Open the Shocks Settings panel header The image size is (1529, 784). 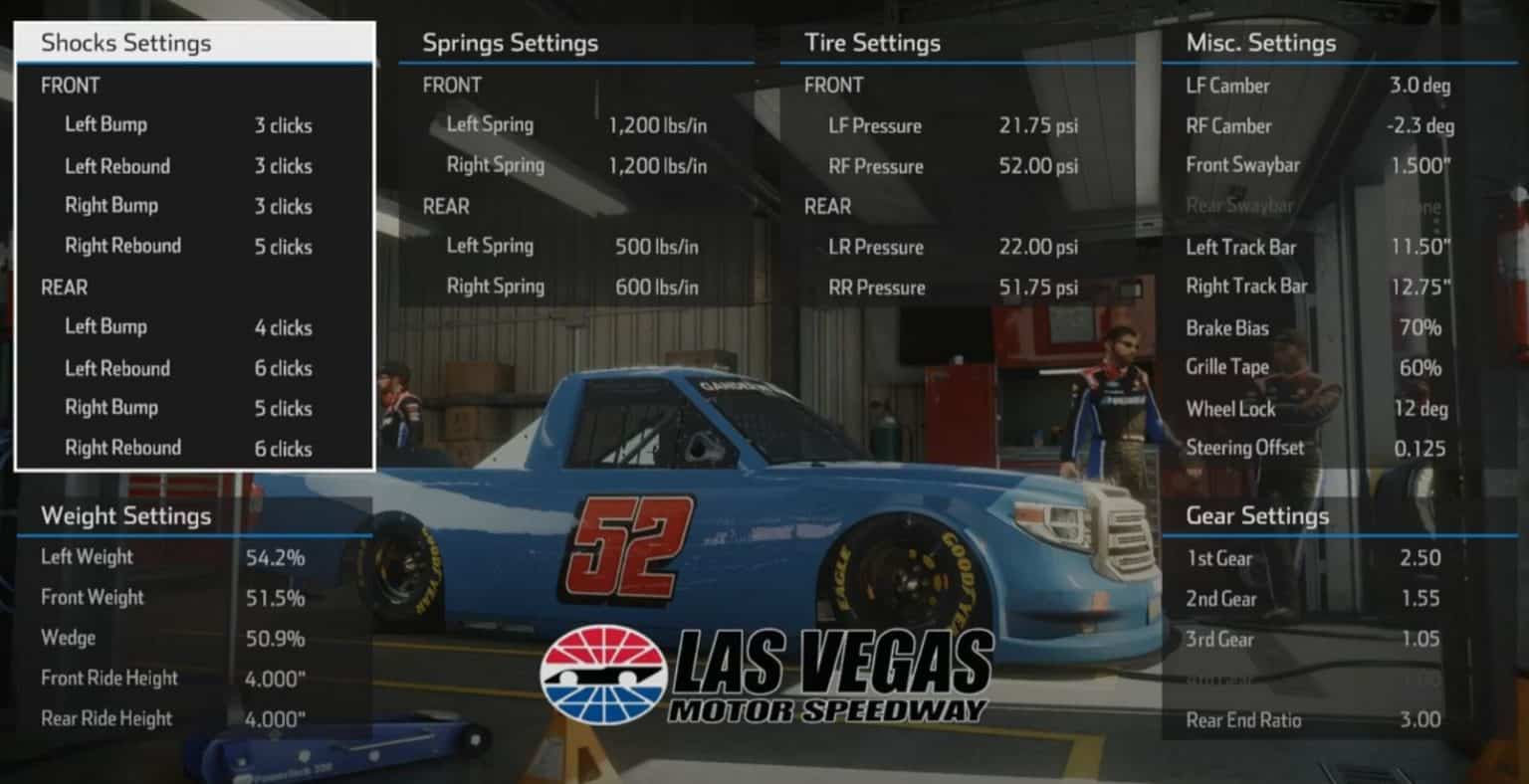[x=126, y=43]
